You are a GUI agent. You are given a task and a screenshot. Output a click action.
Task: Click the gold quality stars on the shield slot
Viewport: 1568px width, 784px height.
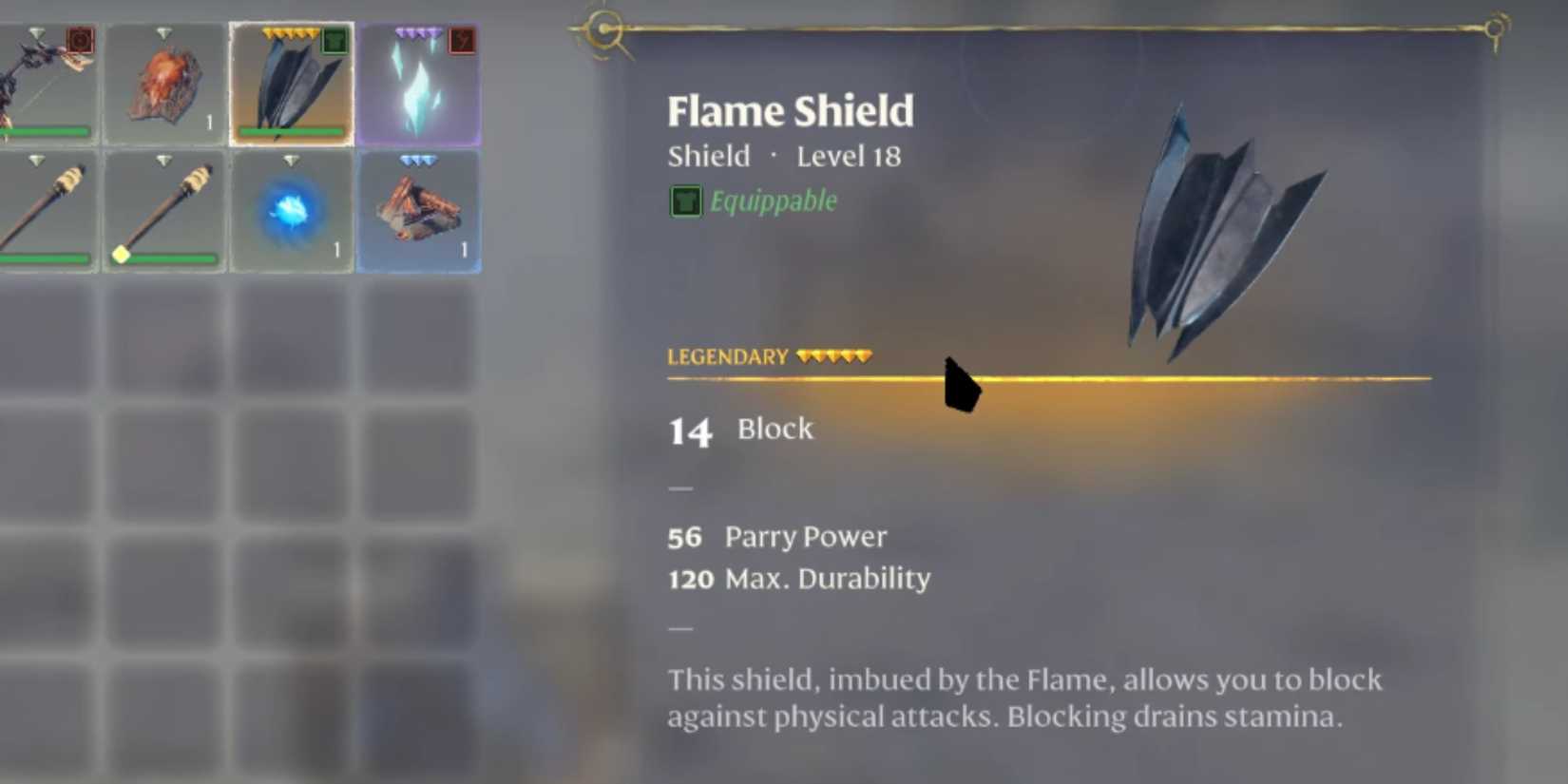(290, 32)
